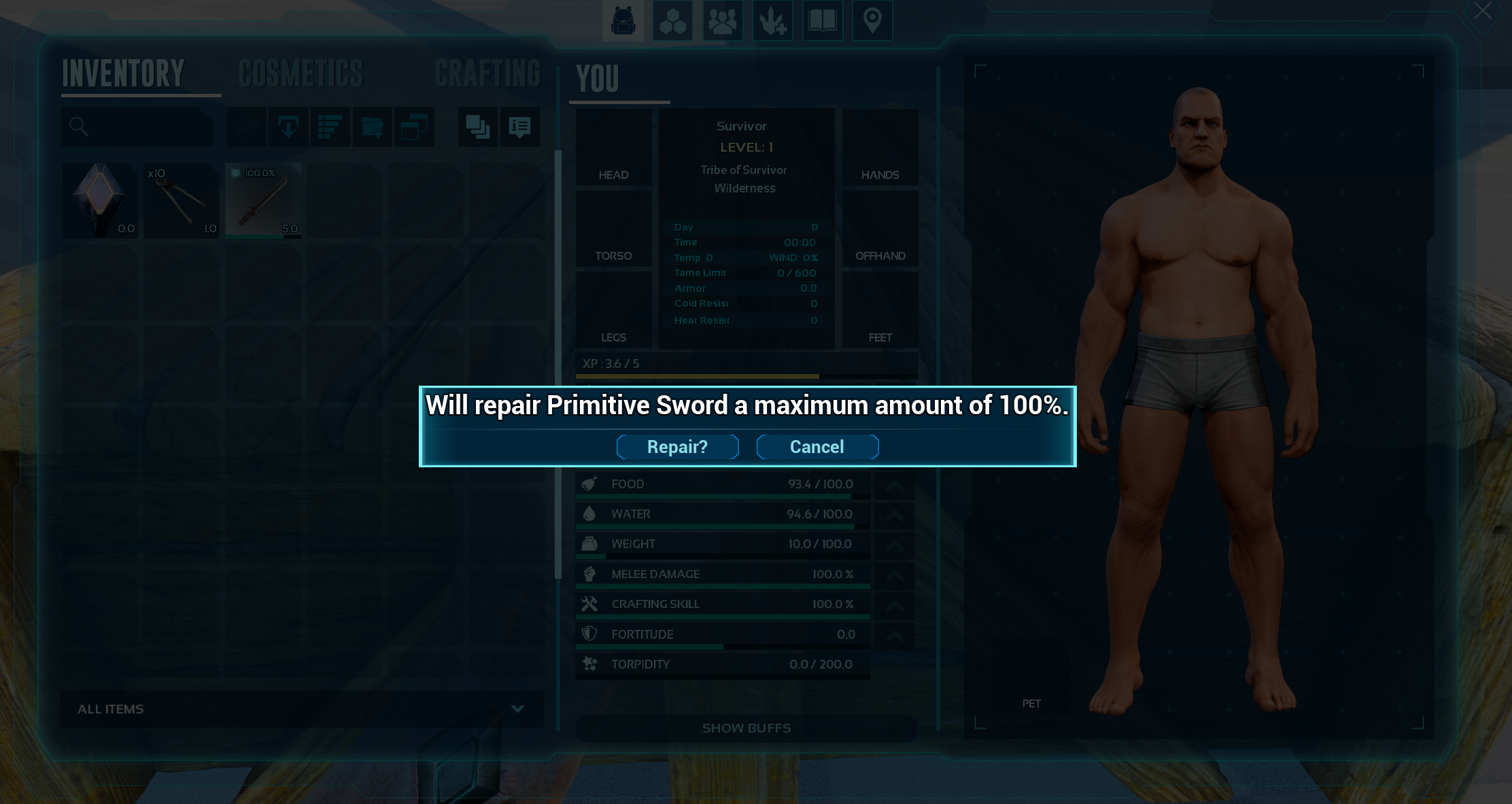Show buffs with the Show Buffs button
Image resolution: width=1512 pixels, height=804 pixels.
(746, 728)
